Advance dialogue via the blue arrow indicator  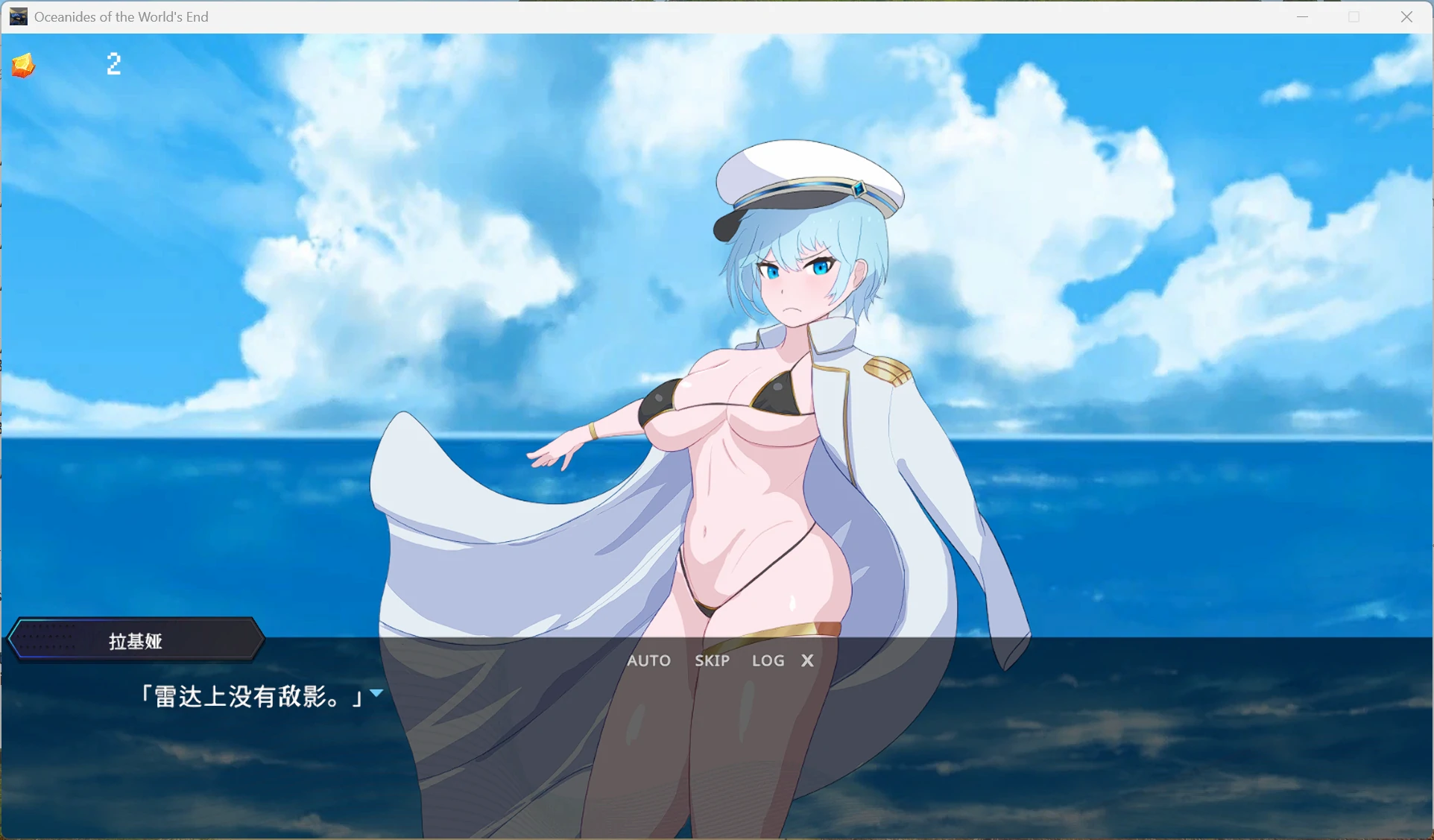(377, 693)
